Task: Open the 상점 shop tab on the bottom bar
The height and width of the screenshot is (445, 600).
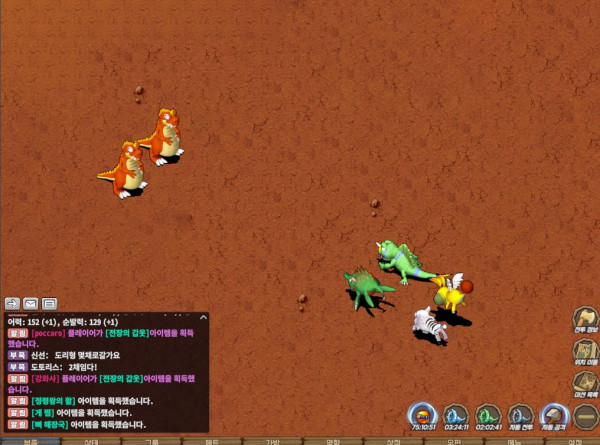Action: [x=393, y=441]
